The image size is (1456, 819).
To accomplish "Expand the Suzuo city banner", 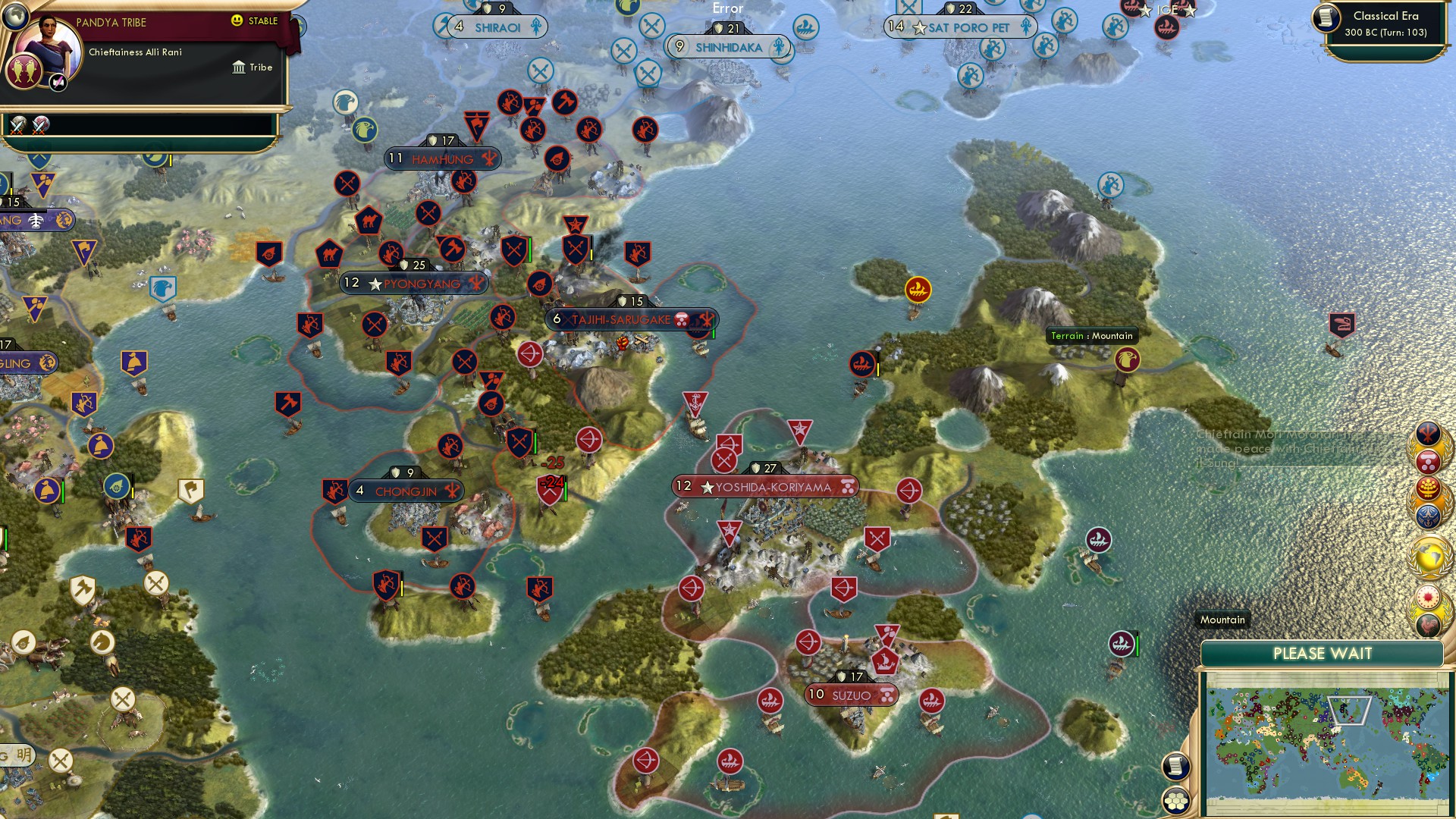I will coord(851,694).
